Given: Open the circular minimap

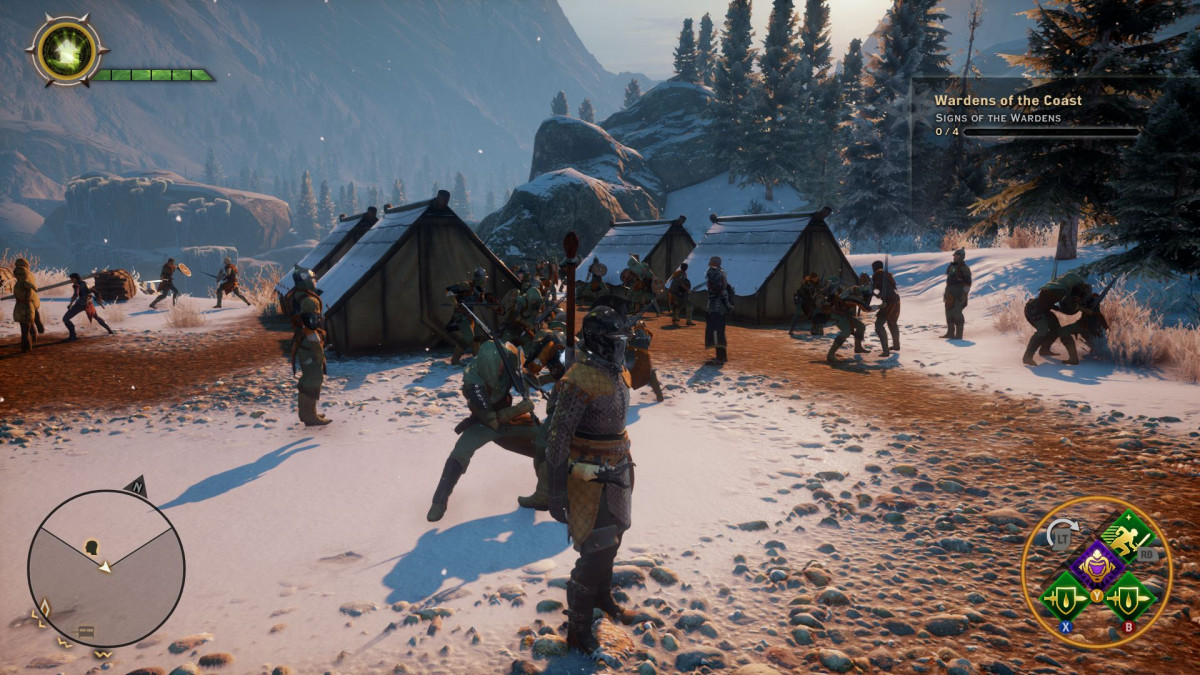Looking at the screenshot, I should pyautogui.click(x=106, y=568).
